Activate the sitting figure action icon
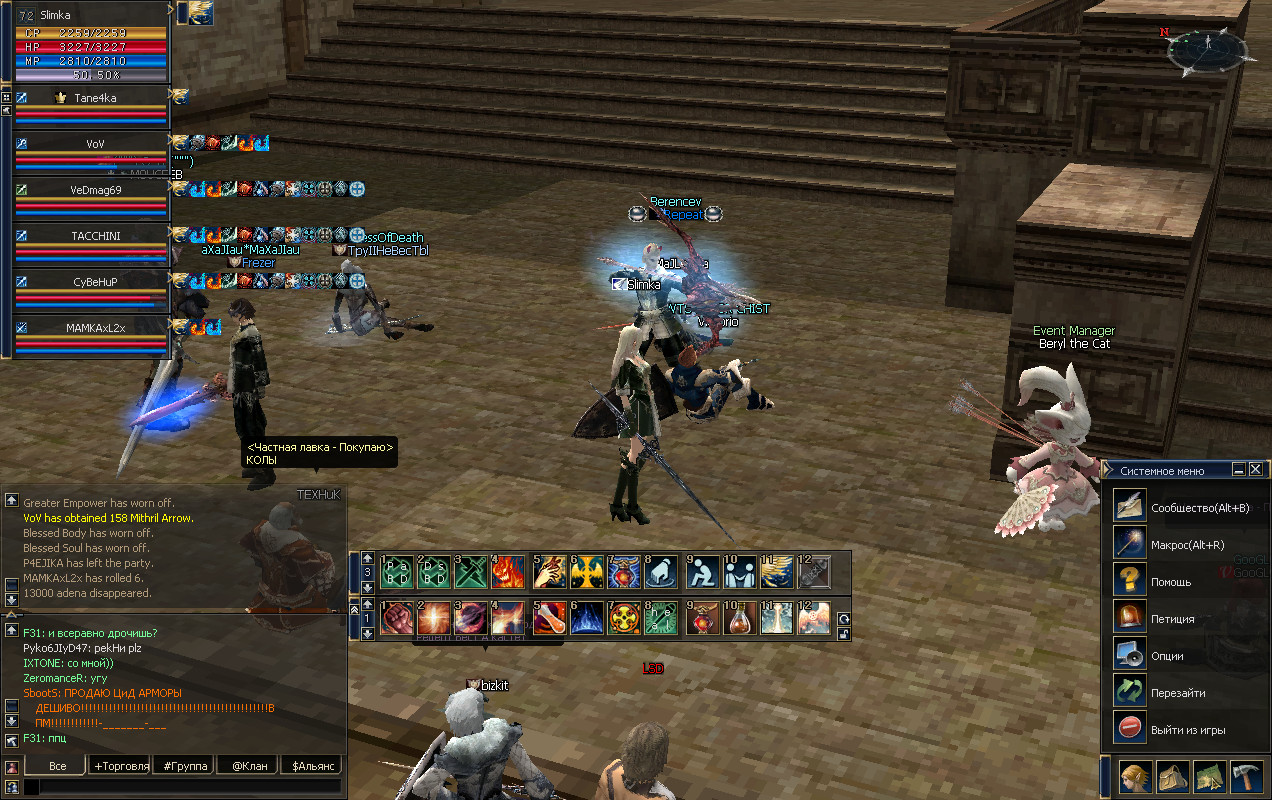The image size is (1272, 800). [703, 572]
